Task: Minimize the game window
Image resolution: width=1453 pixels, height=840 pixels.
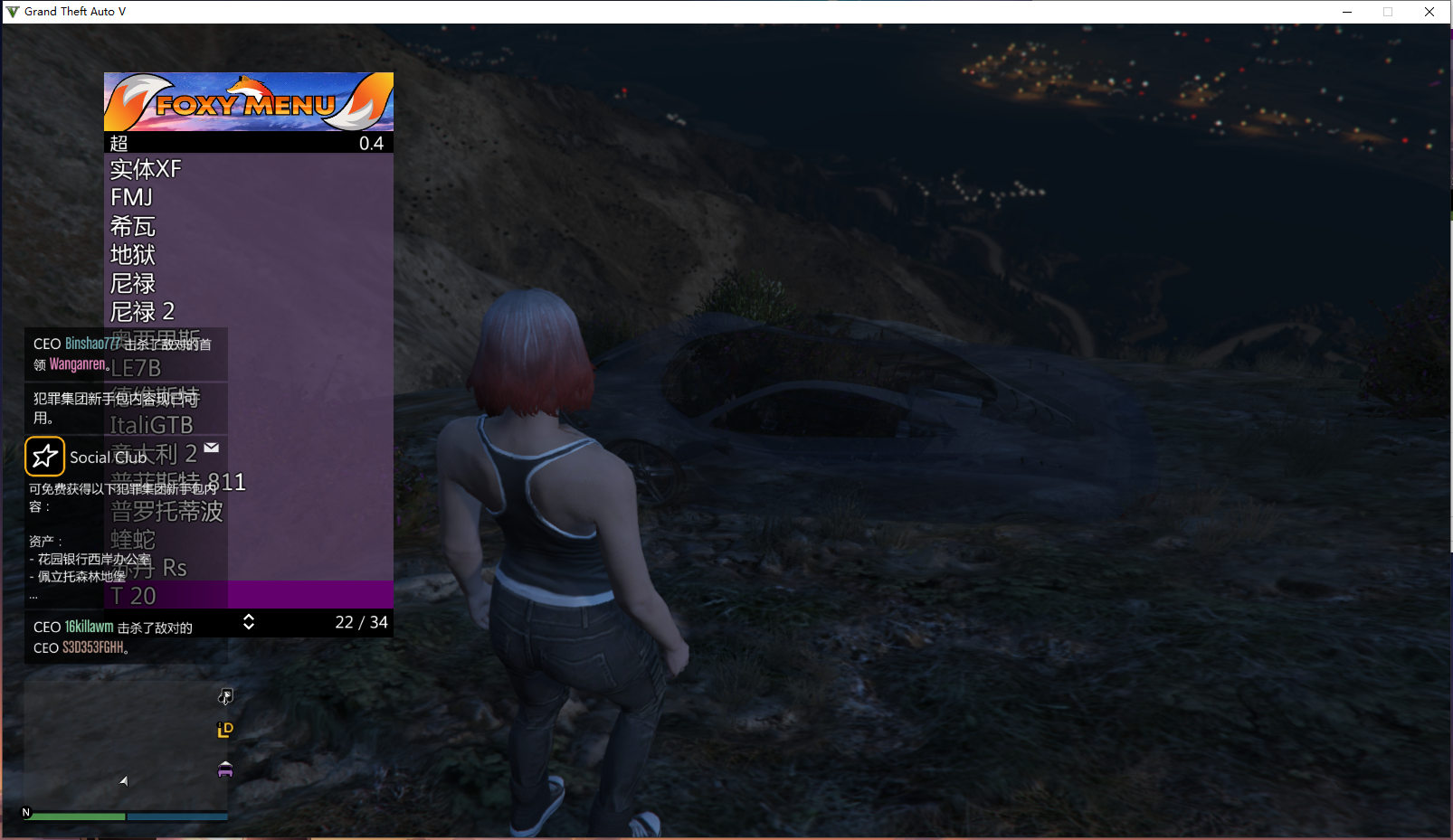Action: point(1347,12)
